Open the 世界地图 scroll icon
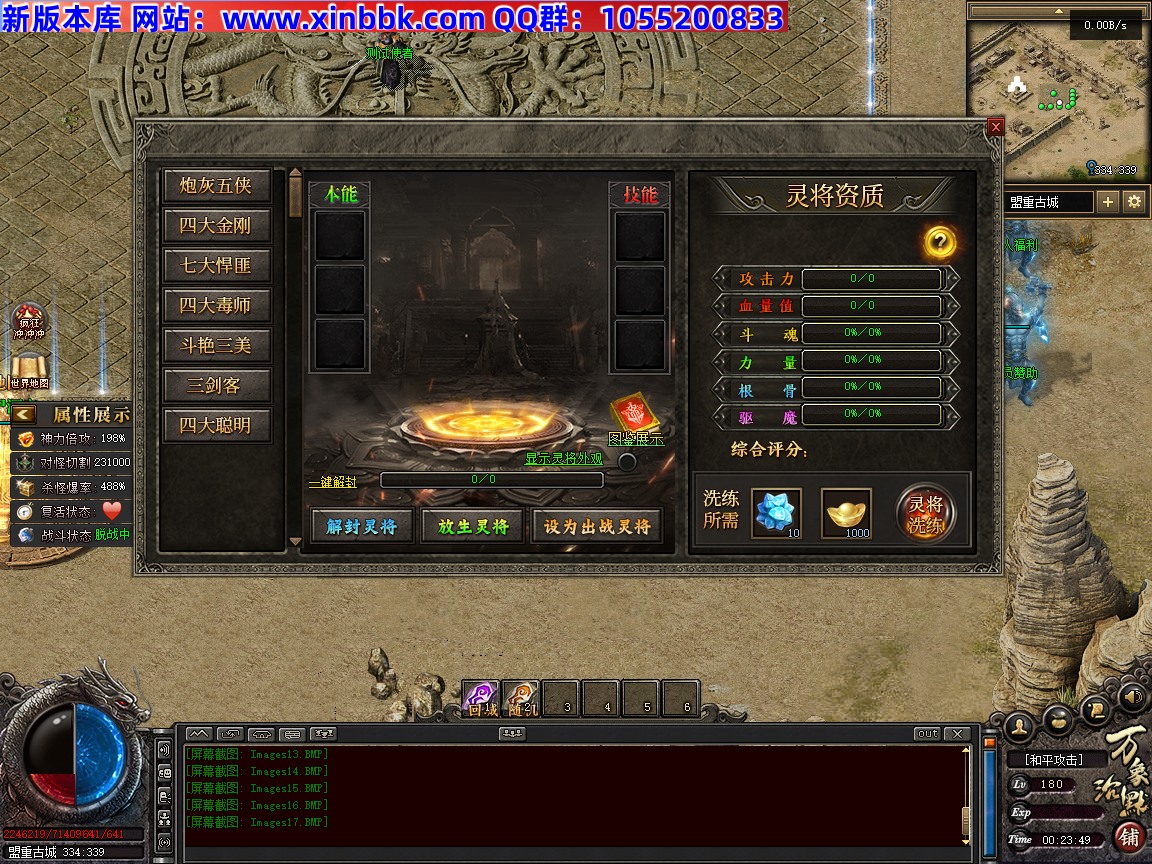Image resolution: width=1152 pixels, height=864 pixels. [x=29, y=368]
